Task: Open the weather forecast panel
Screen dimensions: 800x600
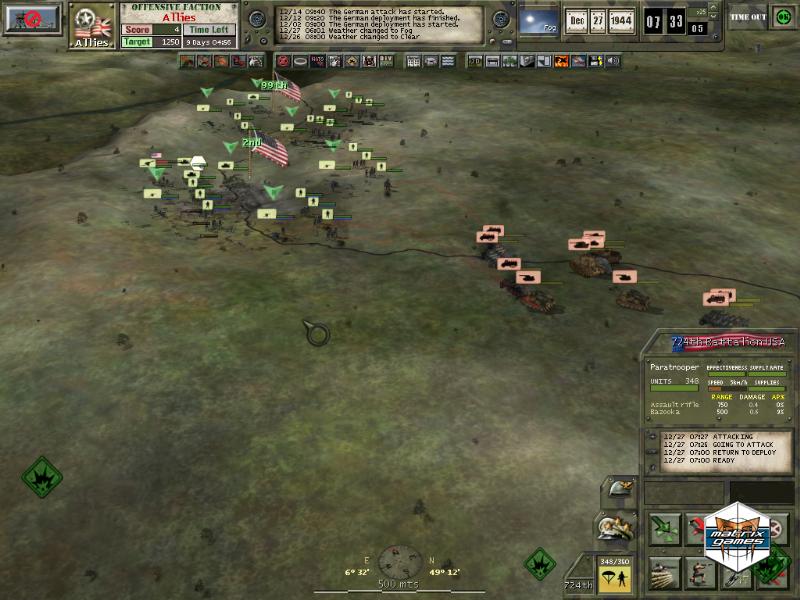Action: (539, 21)
